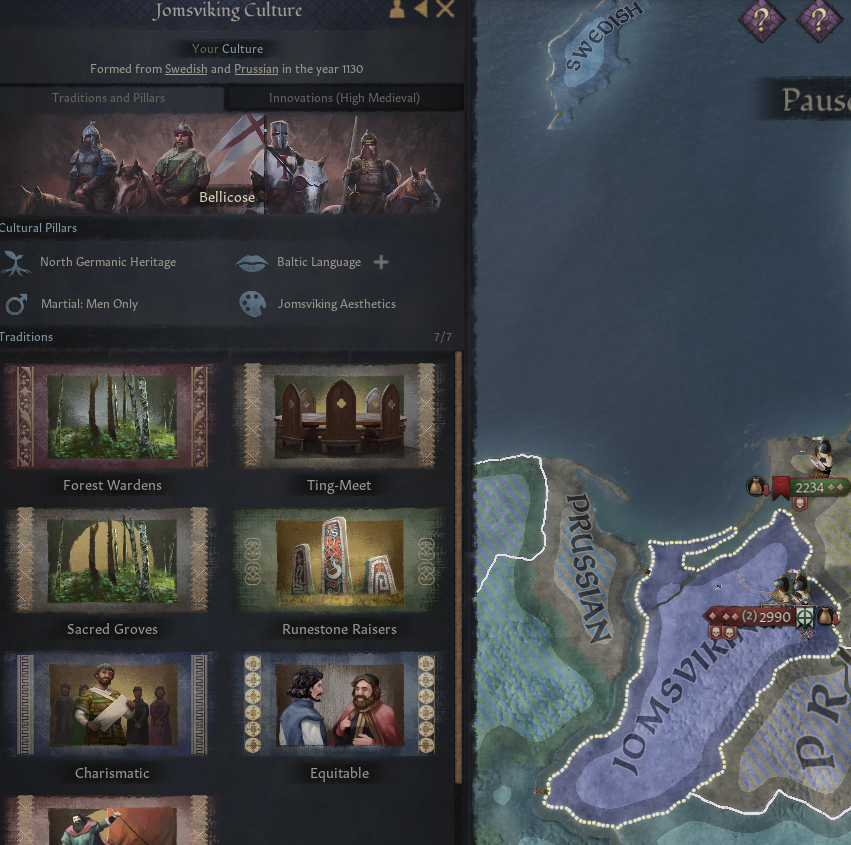The image size is (851, 845).
Task: Select the Martial: Men Only pillar
Action: pos(89,304)
